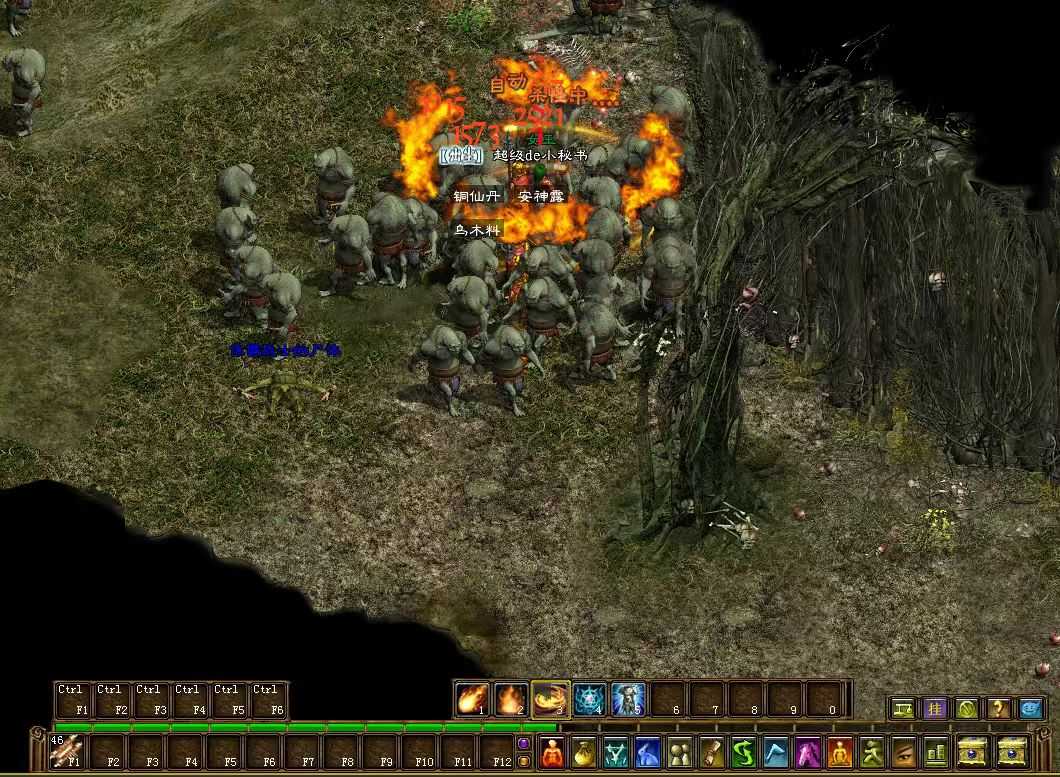
Task: Use the scroll item in the F1 slot
Action: [69, 750]
